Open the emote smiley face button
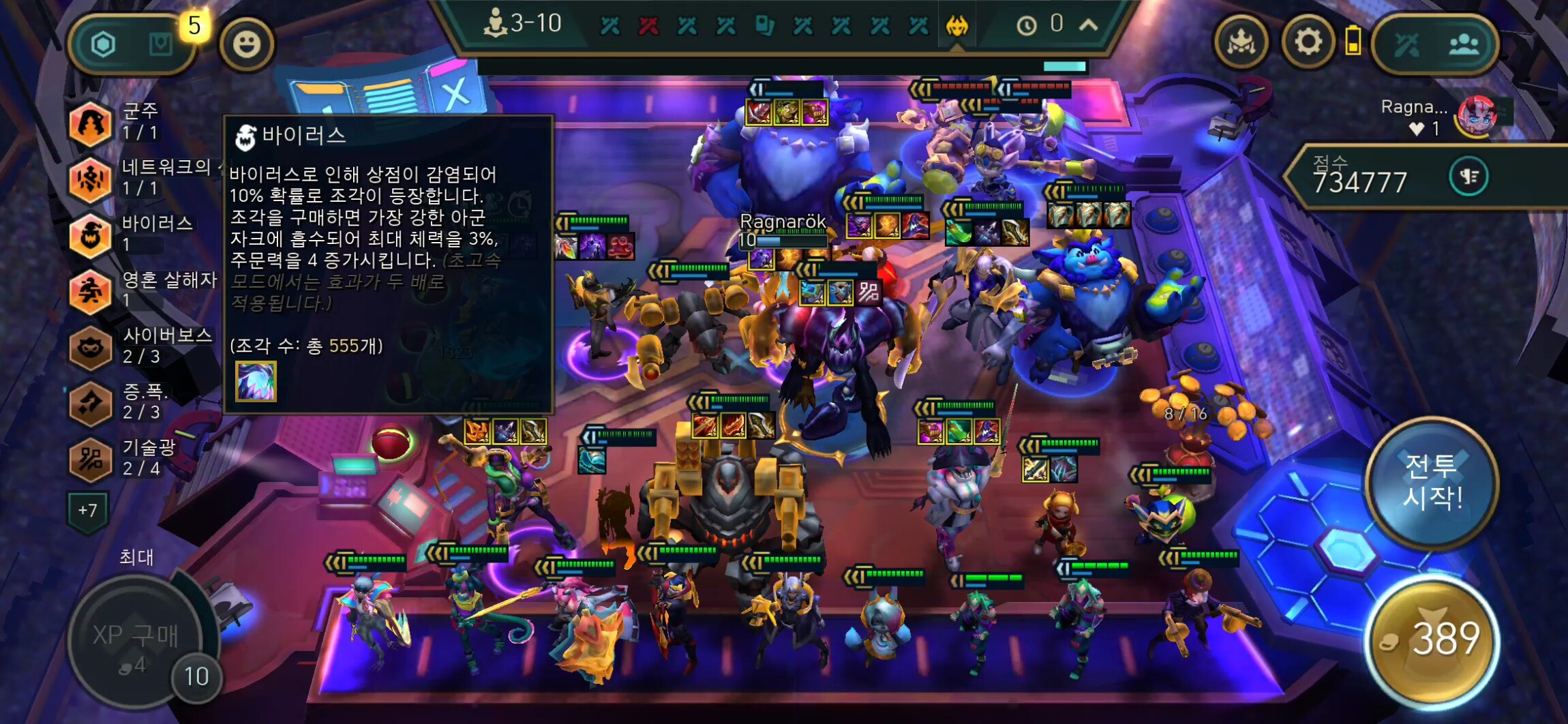This screenshot has height=724, width=1568. [246, 44]
